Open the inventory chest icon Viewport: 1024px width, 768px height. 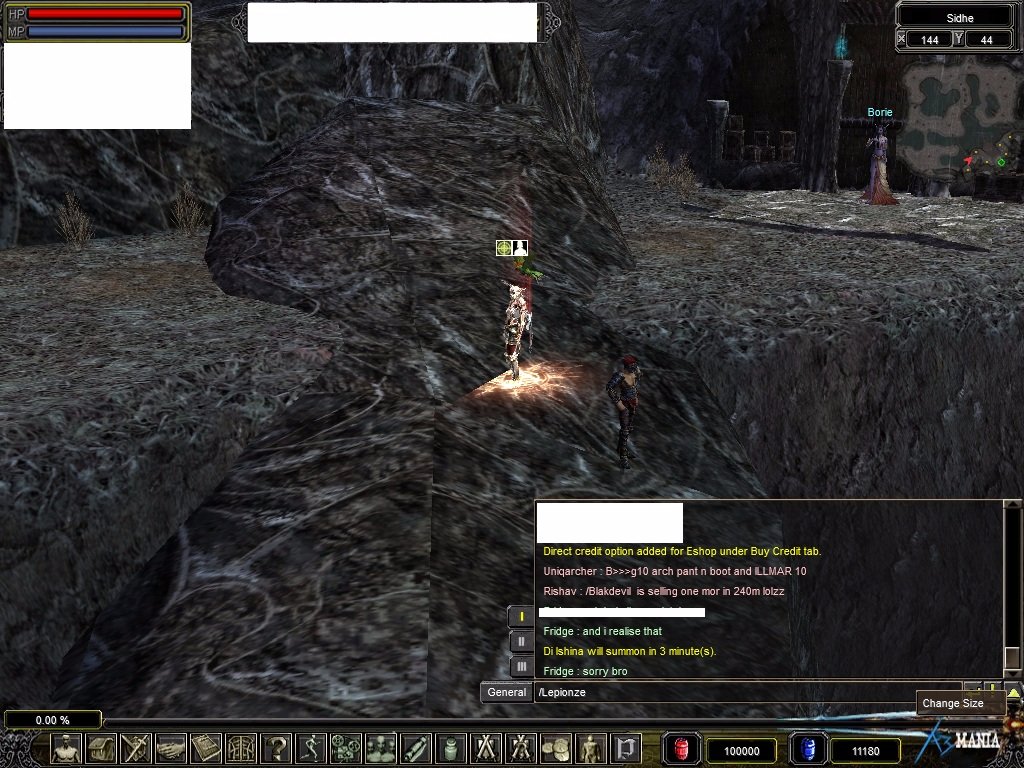[101, 748]
